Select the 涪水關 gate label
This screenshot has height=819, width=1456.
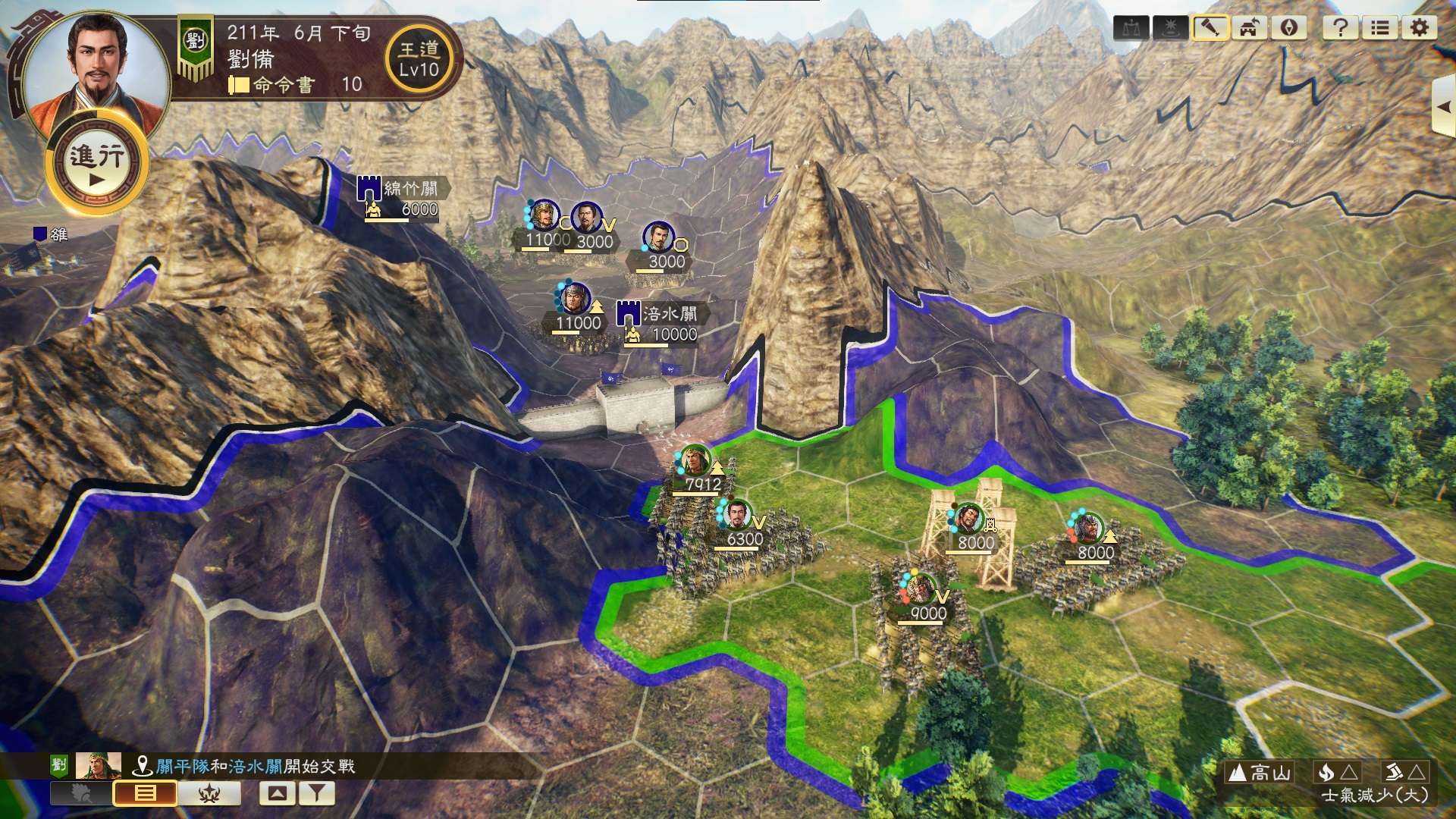pyautogui.click(x=667, y=314)
